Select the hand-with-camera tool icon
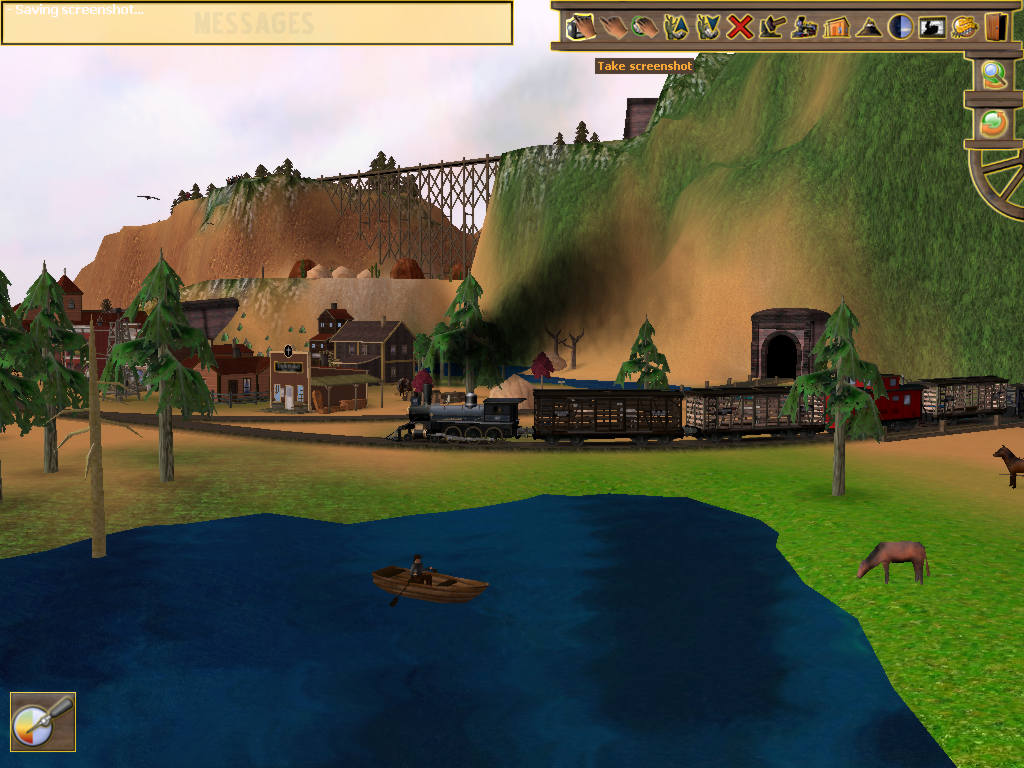The image size is (1024, 768). tap(581, 26)
